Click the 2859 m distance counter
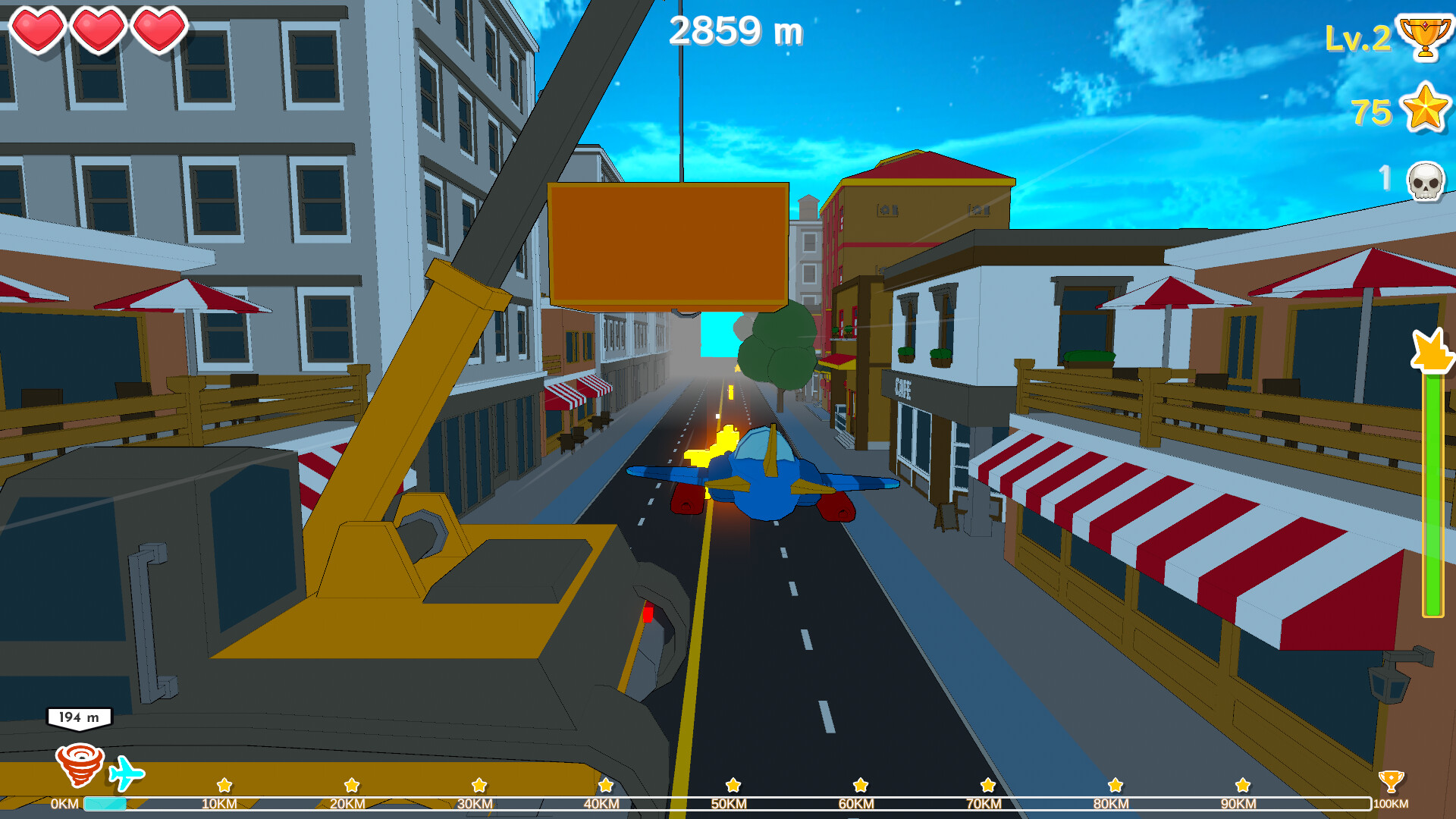This screenshot has width=1456, height=819. coord(737,30)
